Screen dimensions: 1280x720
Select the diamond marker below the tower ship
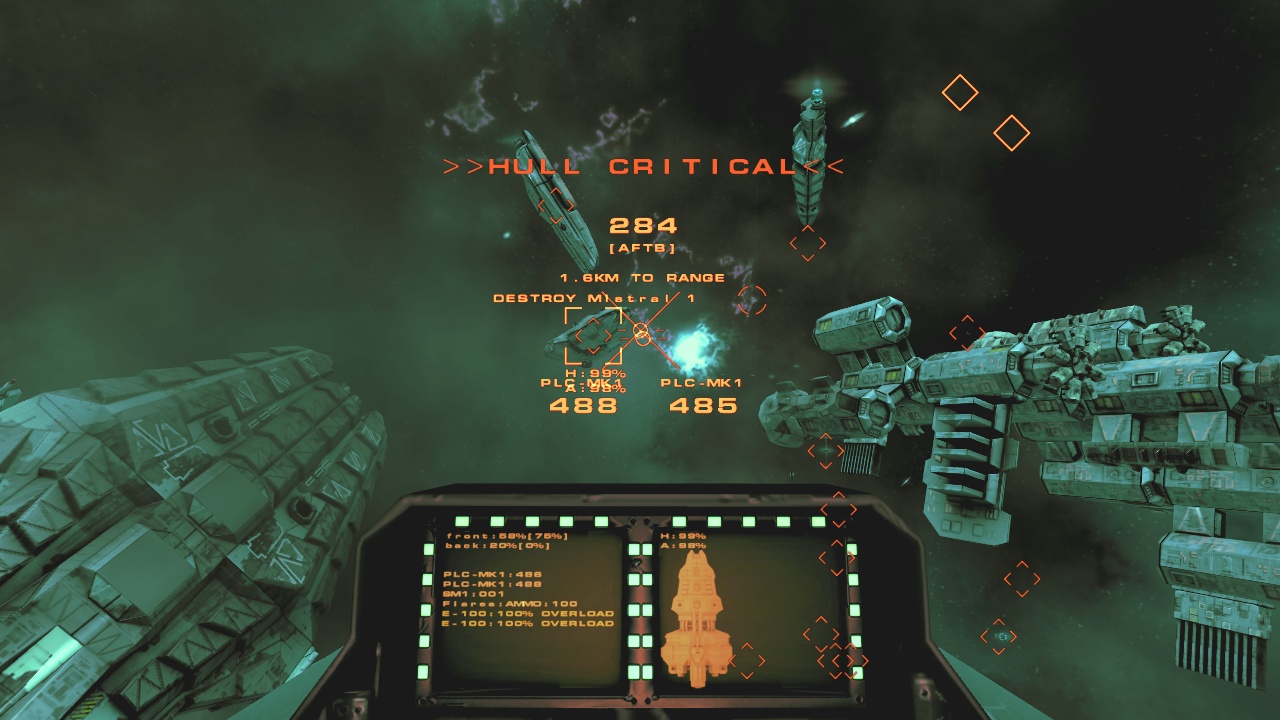tap(806, 243)
